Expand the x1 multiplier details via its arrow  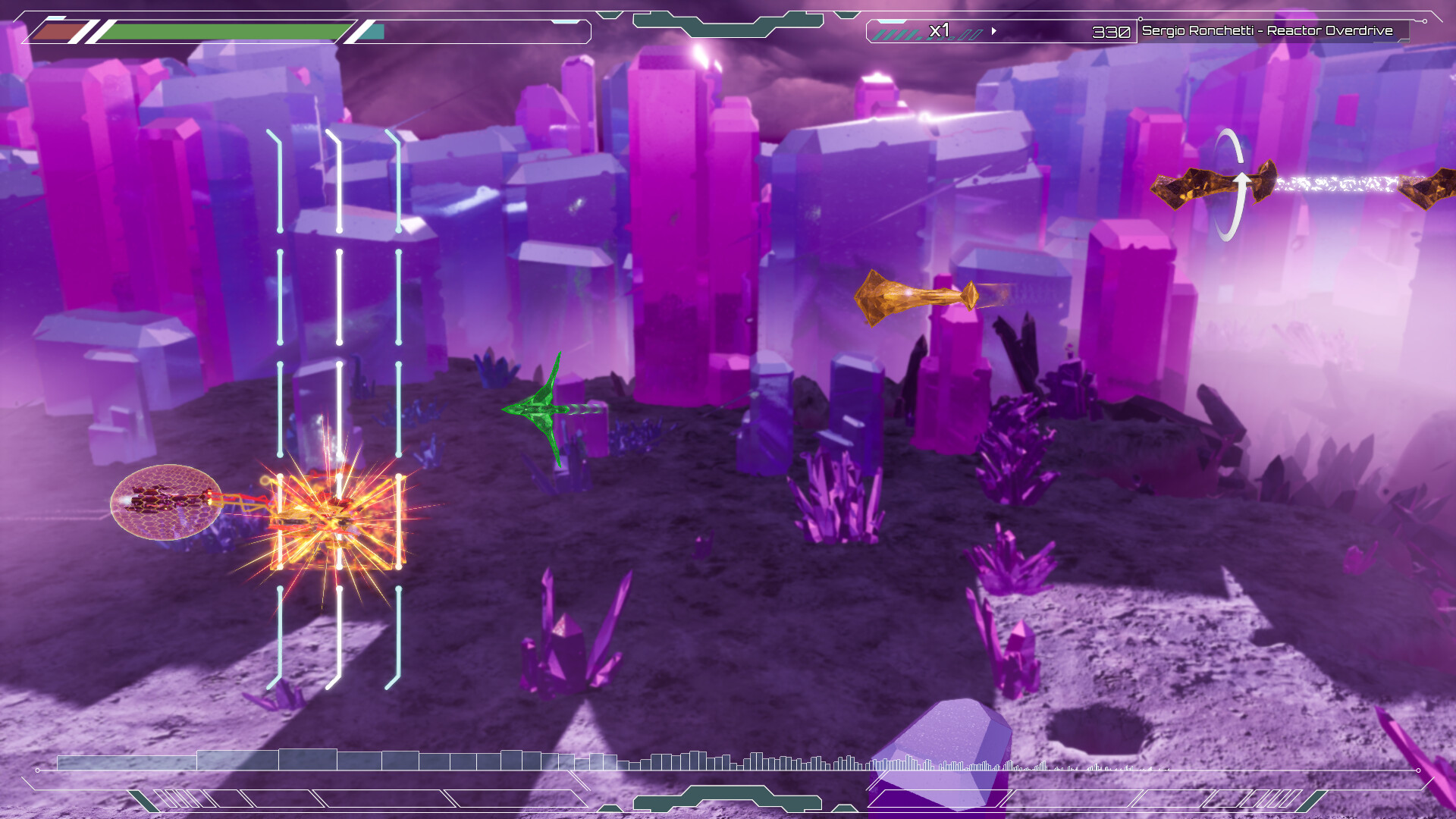click(x=993, y=32)
